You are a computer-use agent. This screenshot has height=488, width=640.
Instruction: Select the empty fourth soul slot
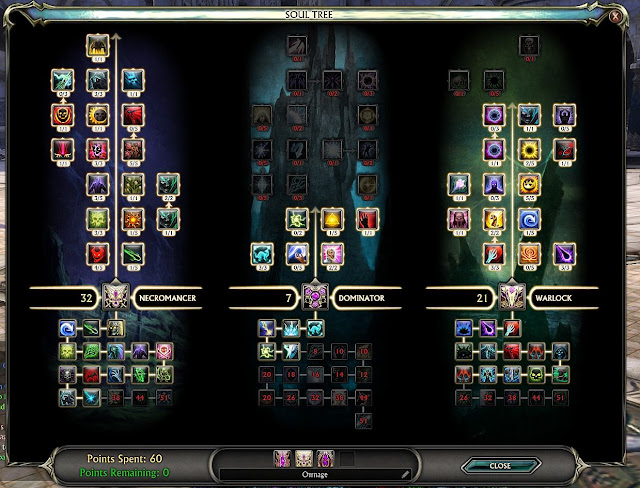point(346,458)
